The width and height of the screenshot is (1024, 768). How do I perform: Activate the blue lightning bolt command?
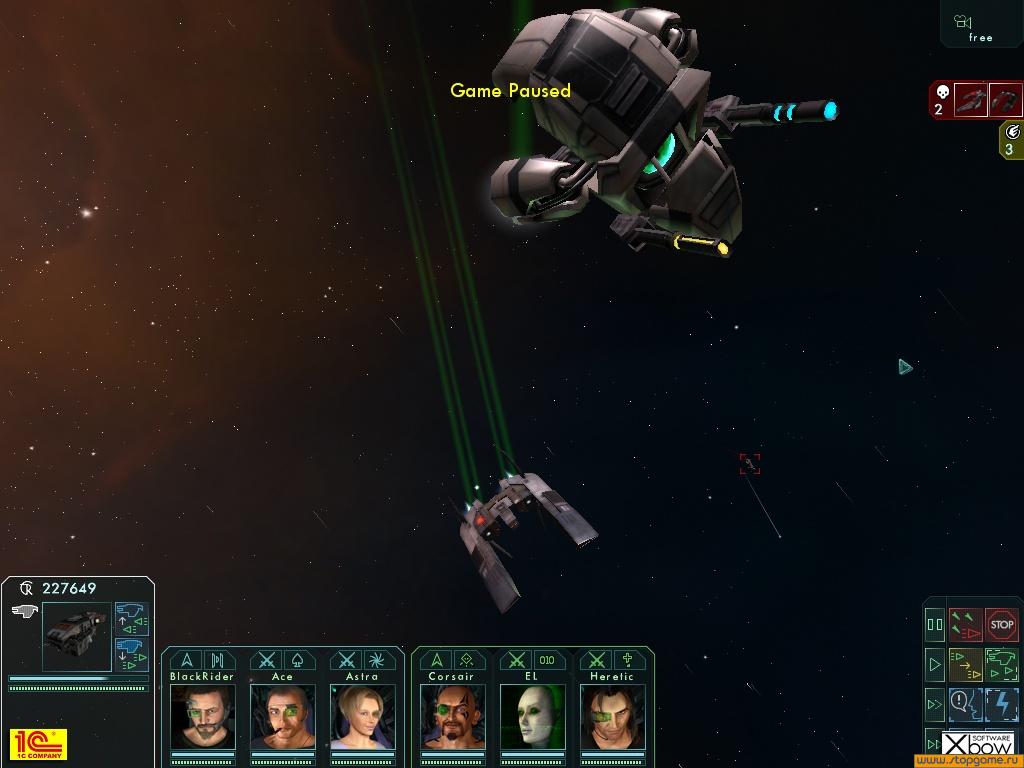point(1001,704)
